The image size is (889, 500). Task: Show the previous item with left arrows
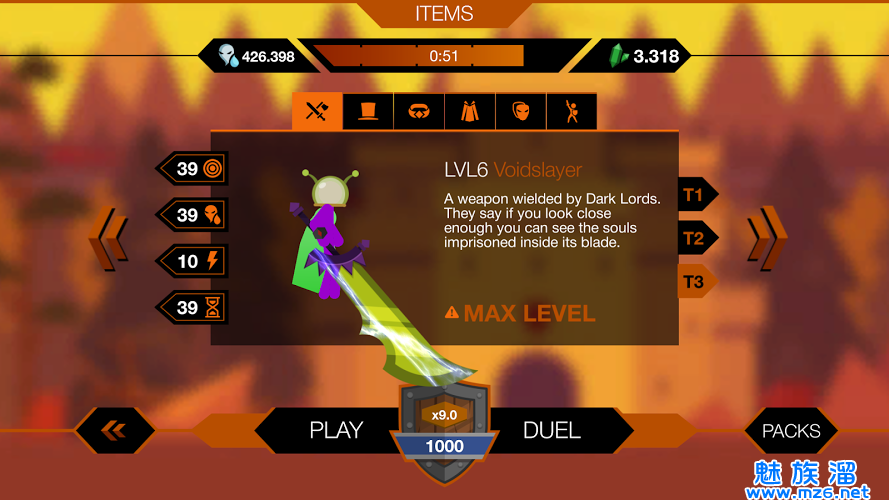tap(108, 238)
